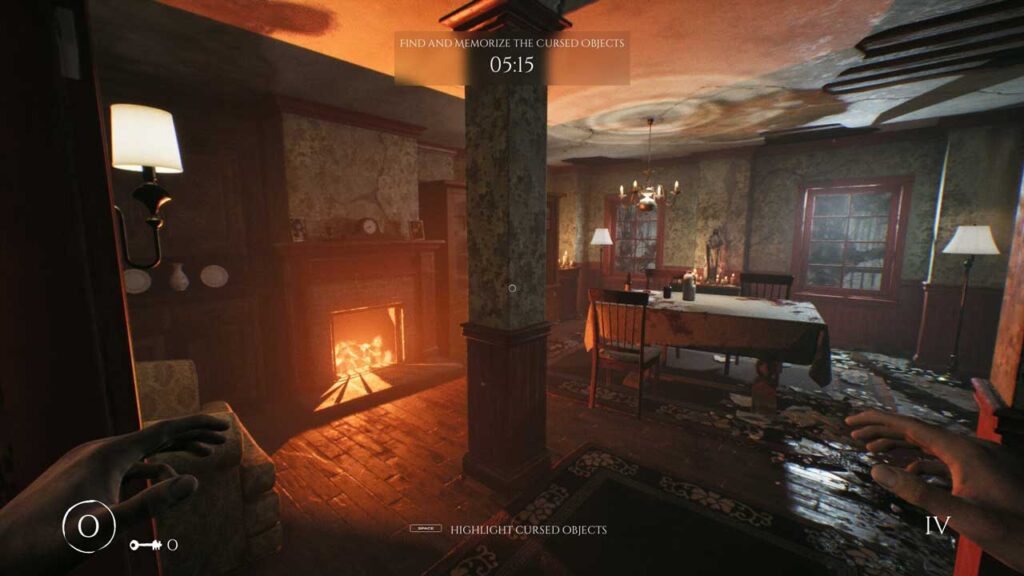Image resolution: width=1024 pixels, height=576 pixels.
Task: Click the key inventory icon
Action: click(x=144, y=545)
